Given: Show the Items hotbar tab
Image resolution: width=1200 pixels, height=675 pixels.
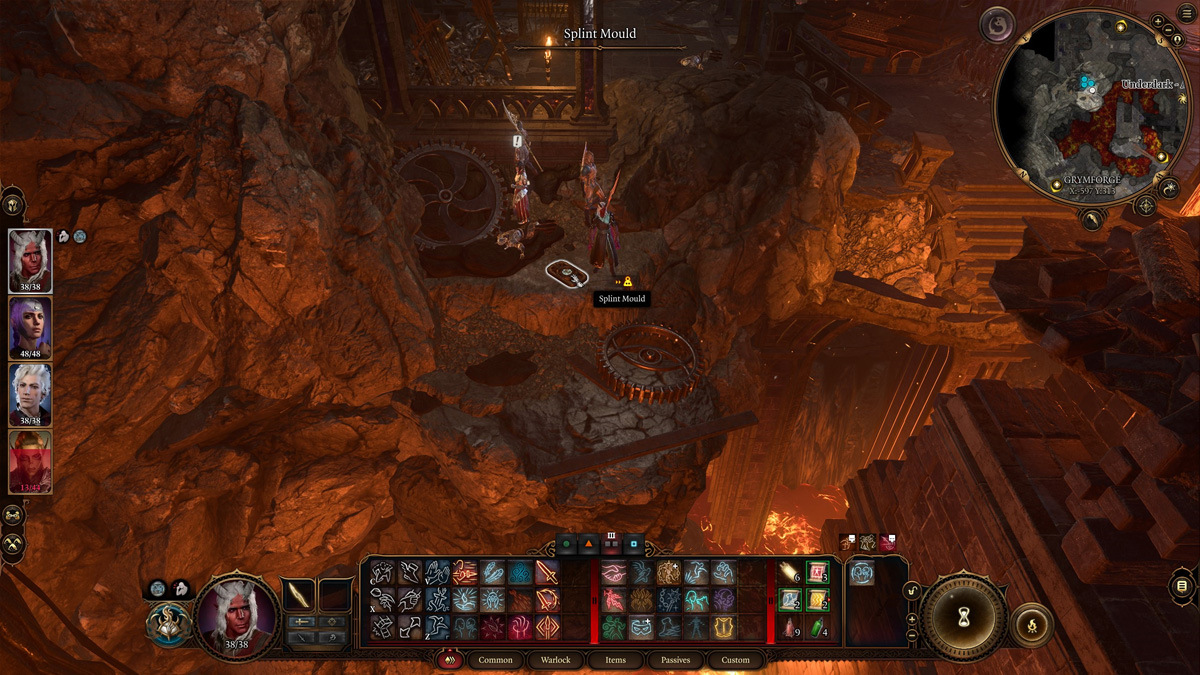Looking at the screenshot, I should 615,660.
